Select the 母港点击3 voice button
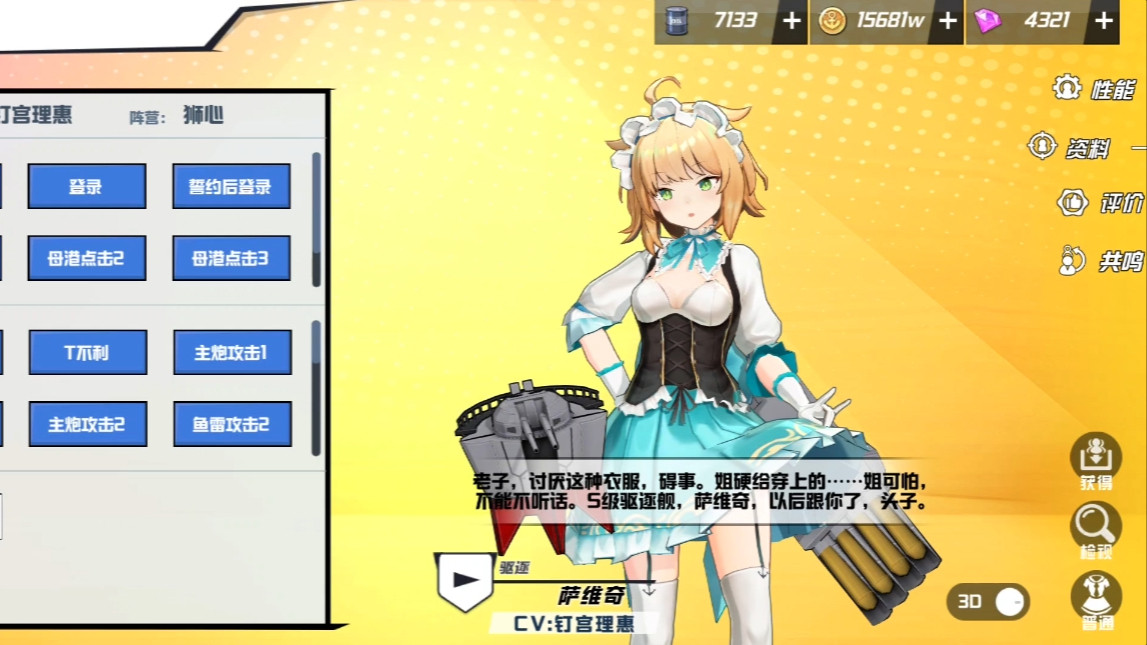The height and width of the screenshot is (645, 1147). click(x=231, y=258)
